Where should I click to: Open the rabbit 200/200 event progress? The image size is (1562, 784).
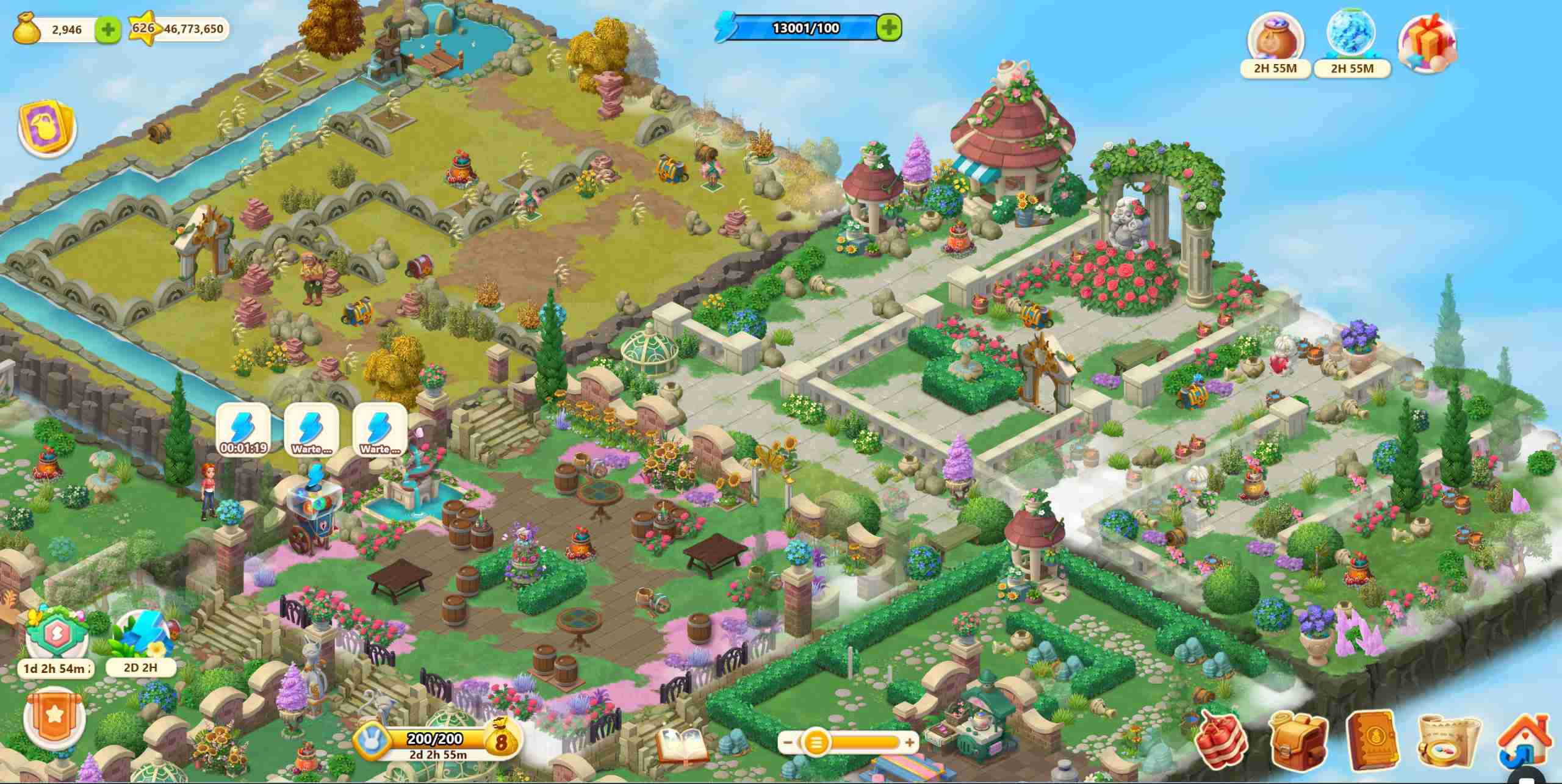pos(434,743)
